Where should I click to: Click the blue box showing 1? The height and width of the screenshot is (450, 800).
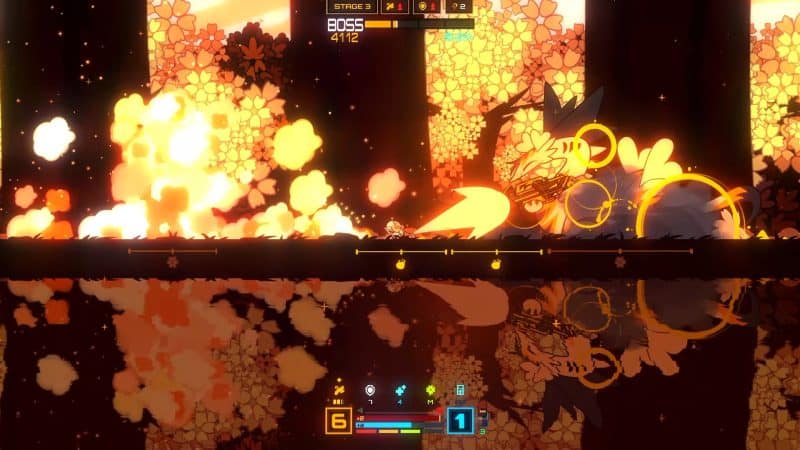[x=460, y=420]
